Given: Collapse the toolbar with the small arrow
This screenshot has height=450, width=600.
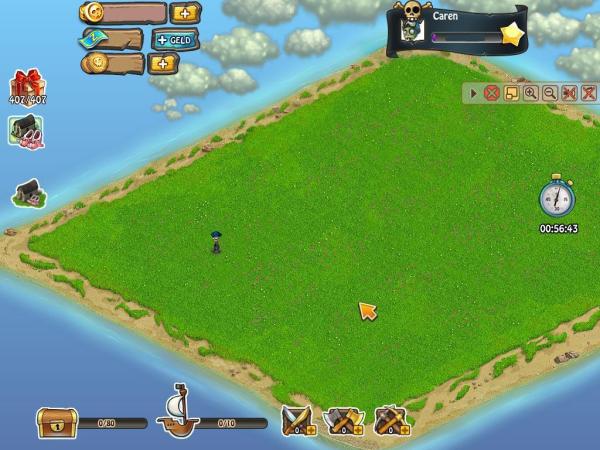Looking at the screenshot, I should [475, 93].
